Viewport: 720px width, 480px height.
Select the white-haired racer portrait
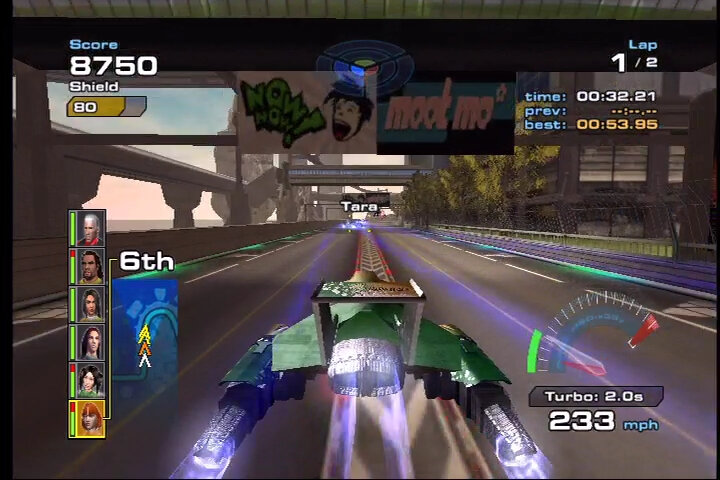(x=91, y=228)
